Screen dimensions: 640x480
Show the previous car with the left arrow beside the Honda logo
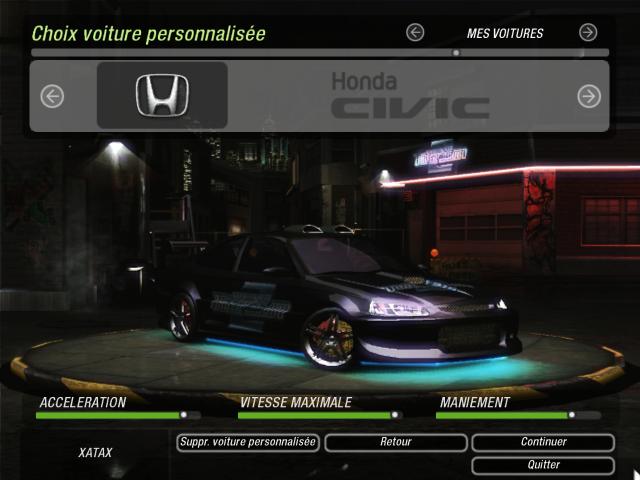point(52,96)
